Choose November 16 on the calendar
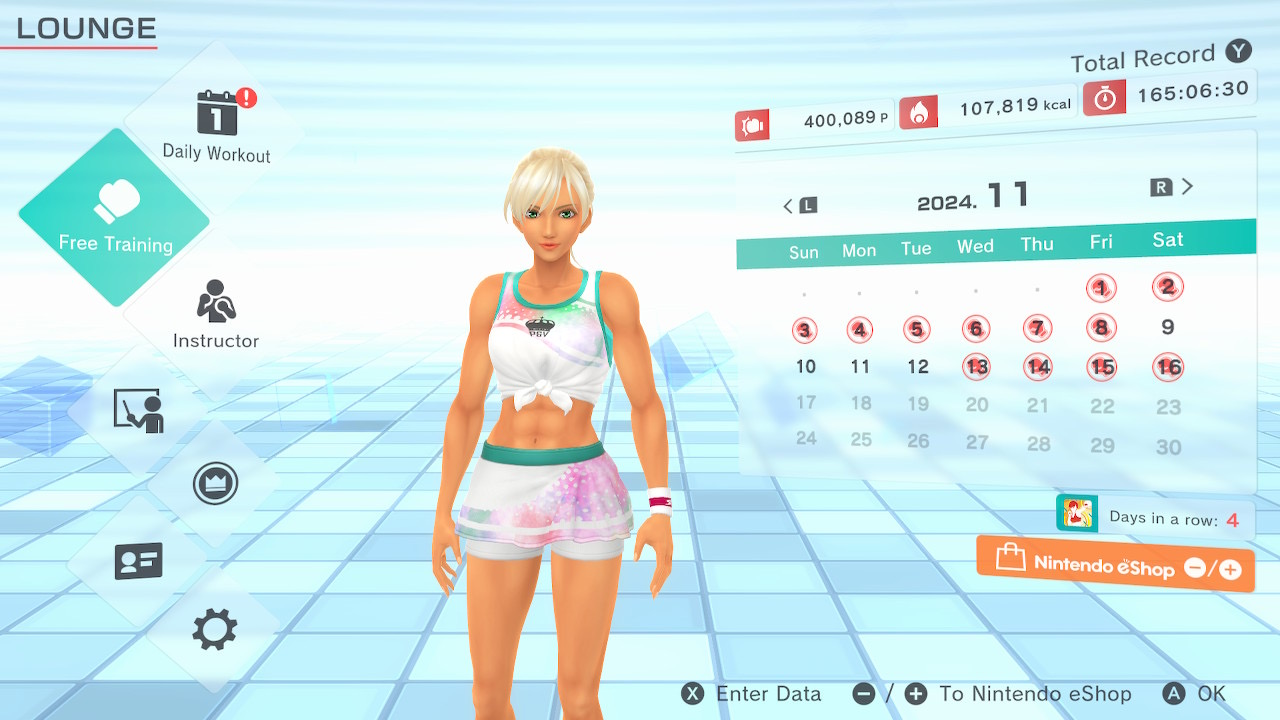The image size is (1280, 720). pyautogui.click(x=1168, y=367)
